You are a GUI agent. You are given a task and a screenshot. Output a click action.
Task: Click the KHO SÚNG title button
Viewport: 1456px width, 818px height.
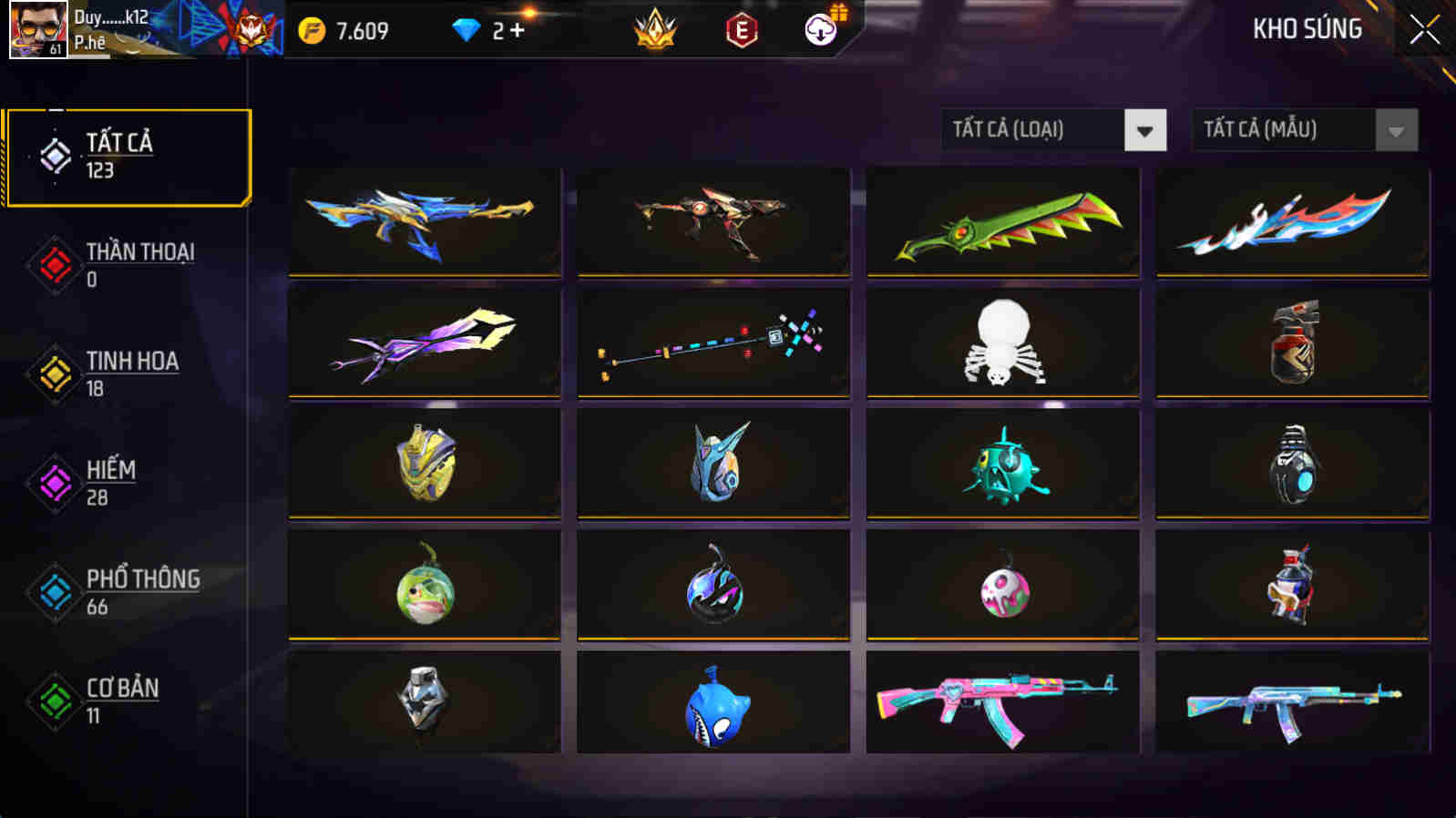1307,29
